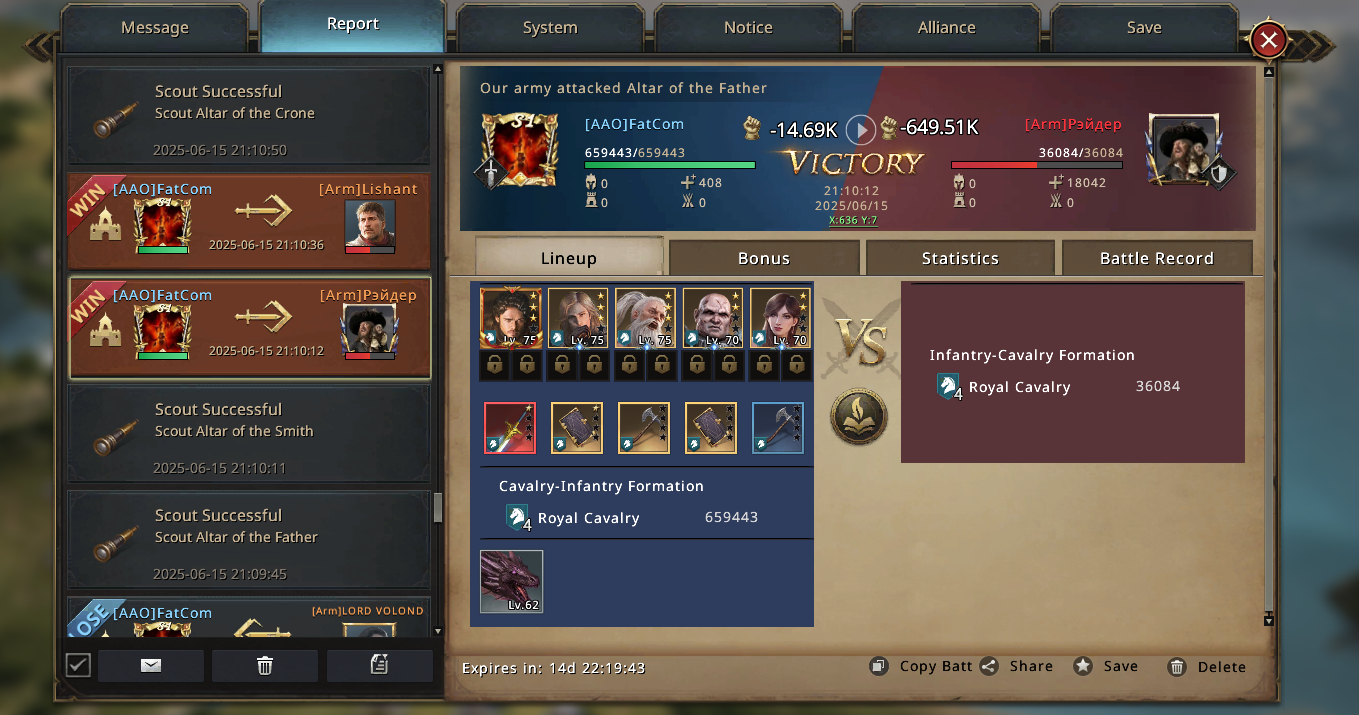This screenshot has height=715, width=1359.
Task: Save the battle report with the star button
Action: [1106, 666]
